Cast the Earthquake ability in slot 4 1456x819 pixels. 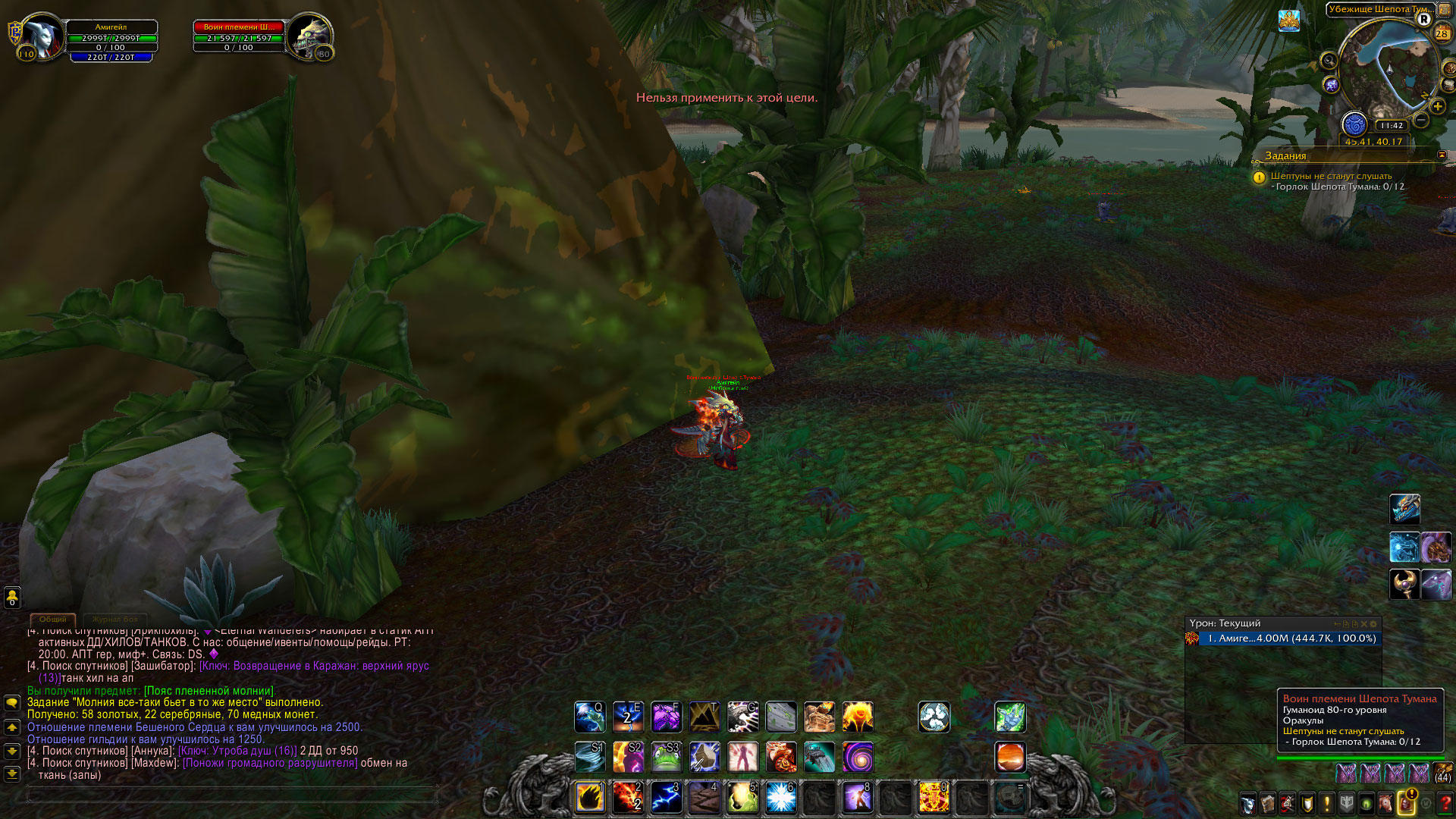click(704, 798)
